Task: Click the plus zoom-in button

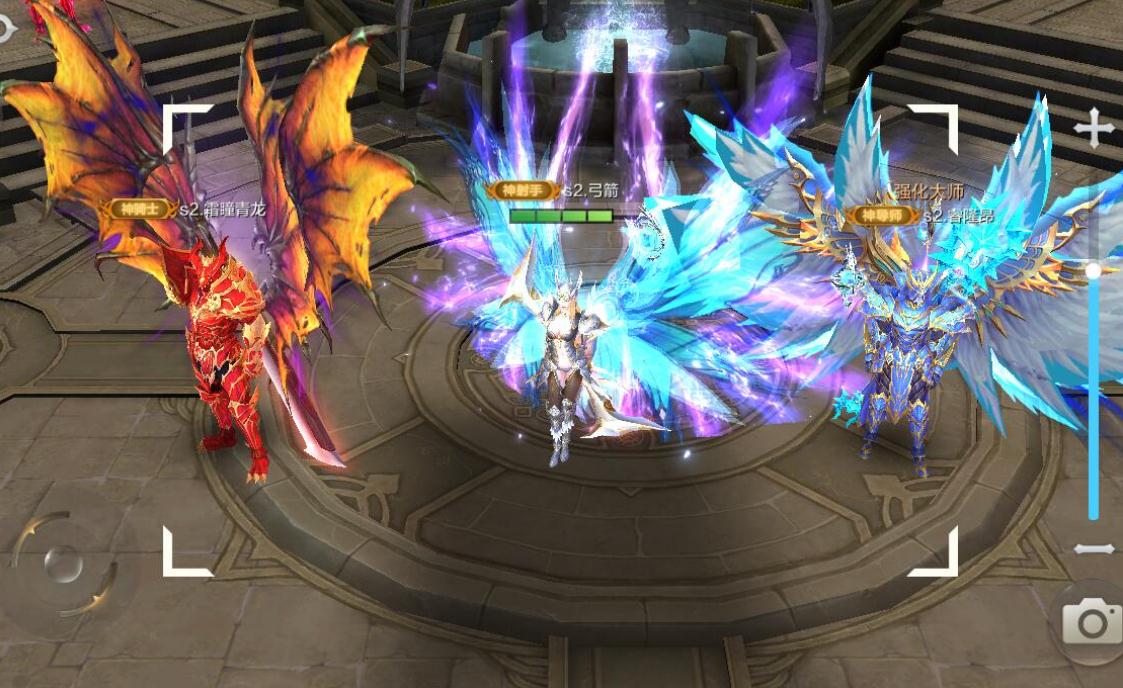Action: tap(1093, 129)
